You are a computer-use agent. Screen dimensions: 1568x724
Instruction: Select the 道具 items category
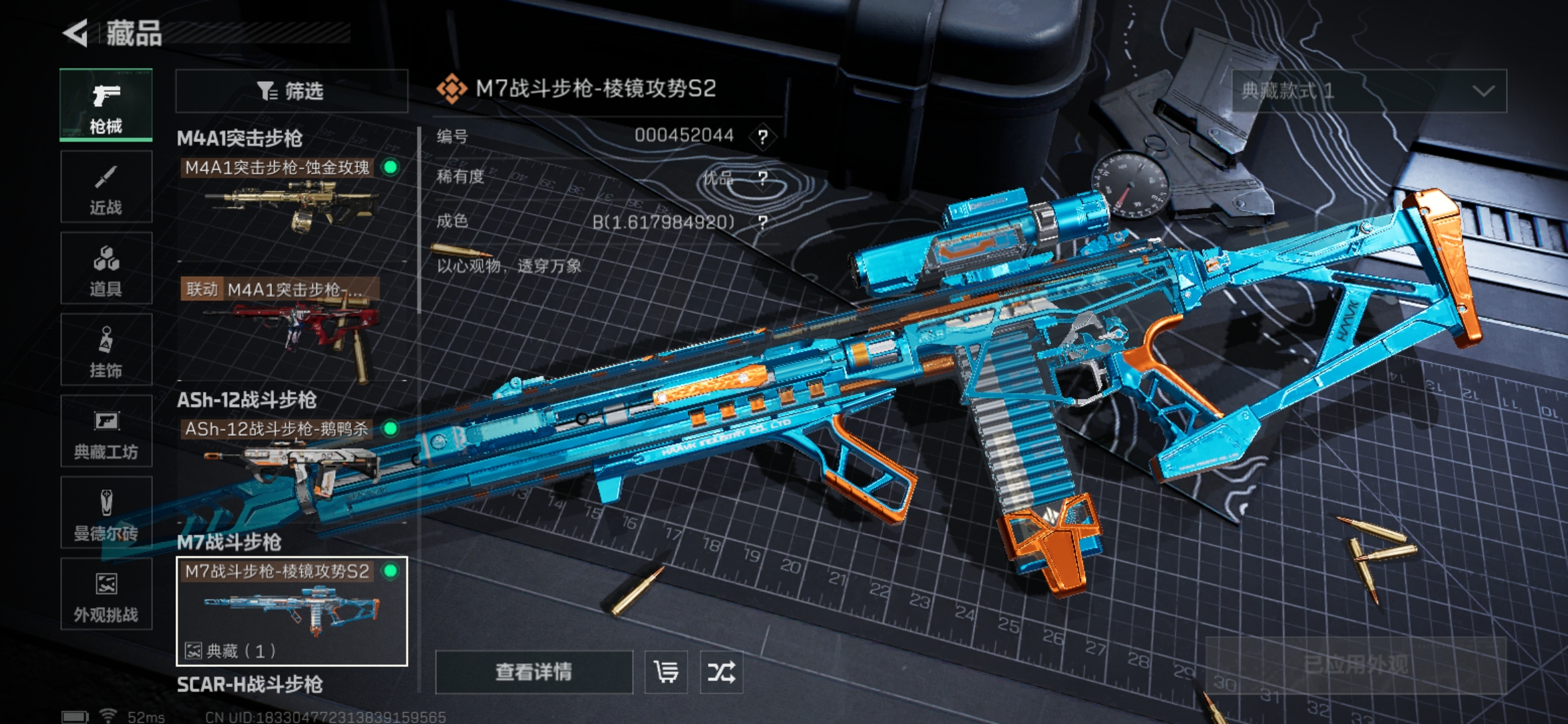(x=106, y=269)
